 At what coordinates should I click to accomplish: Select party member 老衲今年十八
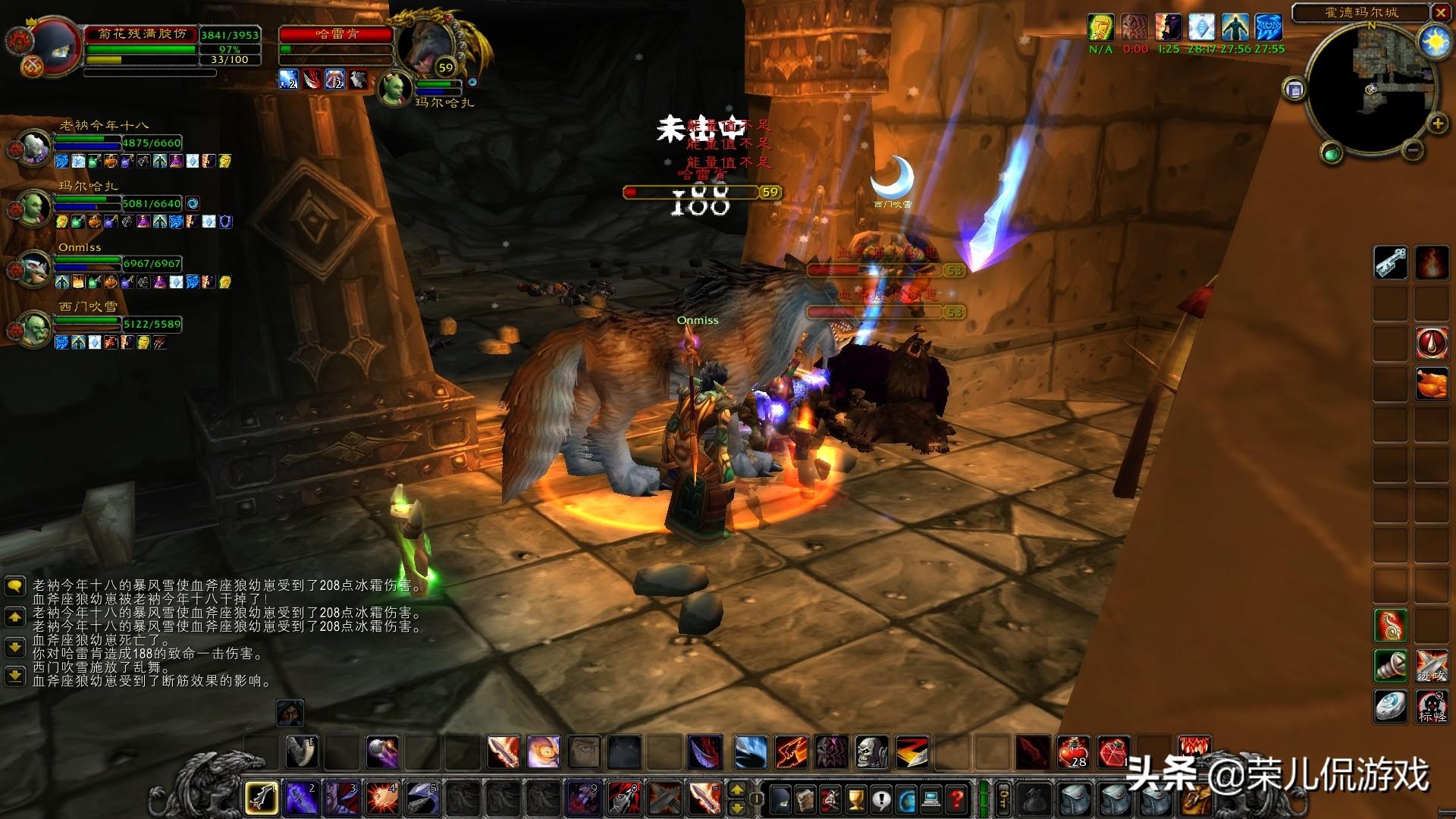coord(33,146)
